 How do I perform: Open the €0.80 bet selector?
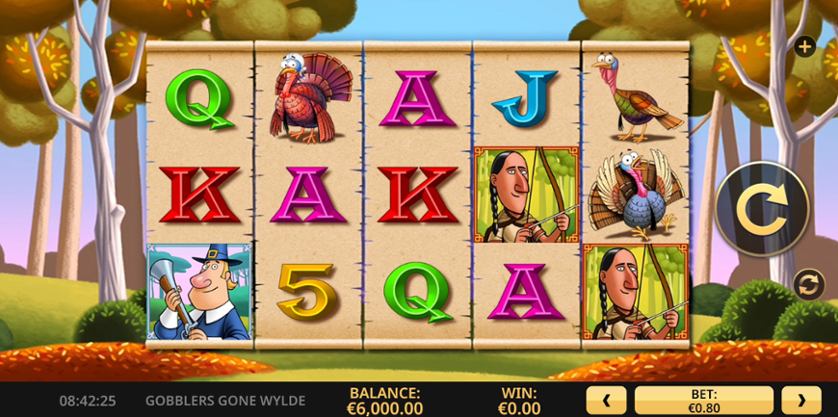(x=702, y=399)
